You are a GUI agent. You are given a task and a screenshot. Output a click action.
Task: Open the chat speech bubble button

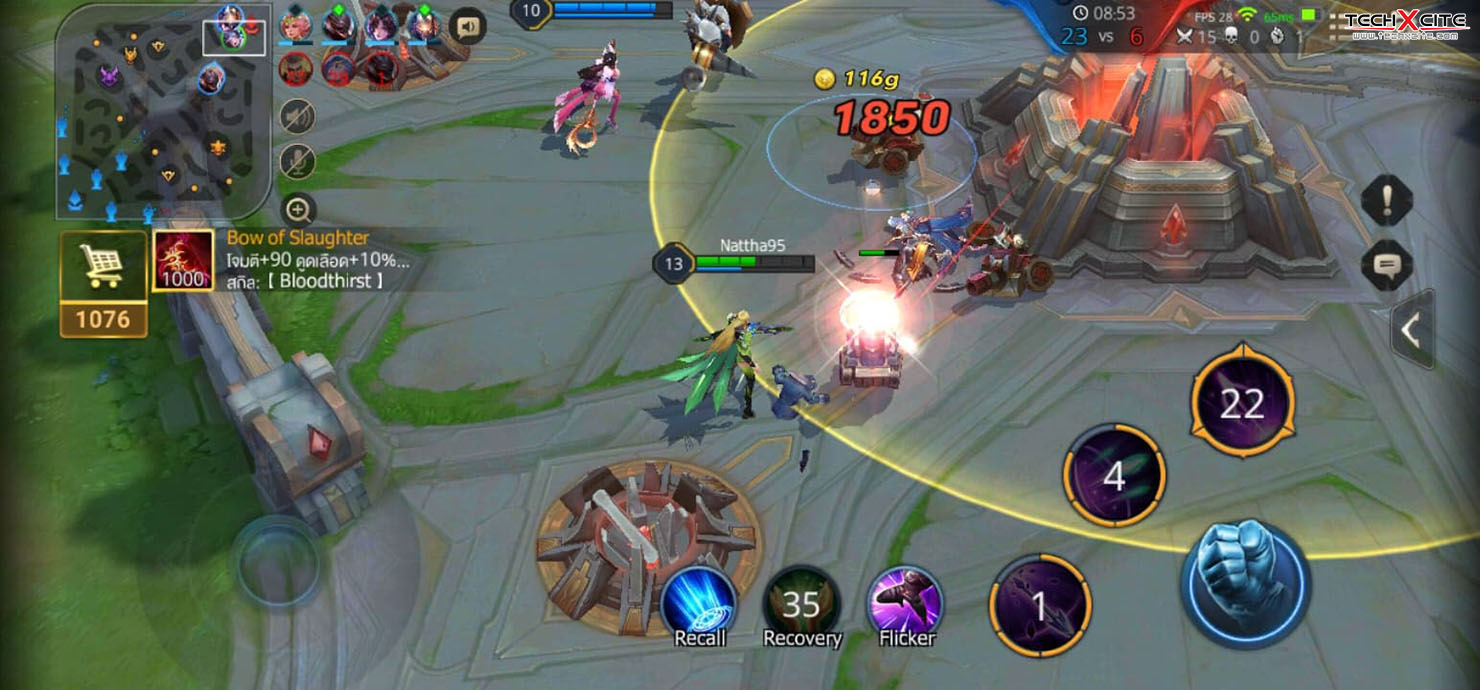(1387, 265)
